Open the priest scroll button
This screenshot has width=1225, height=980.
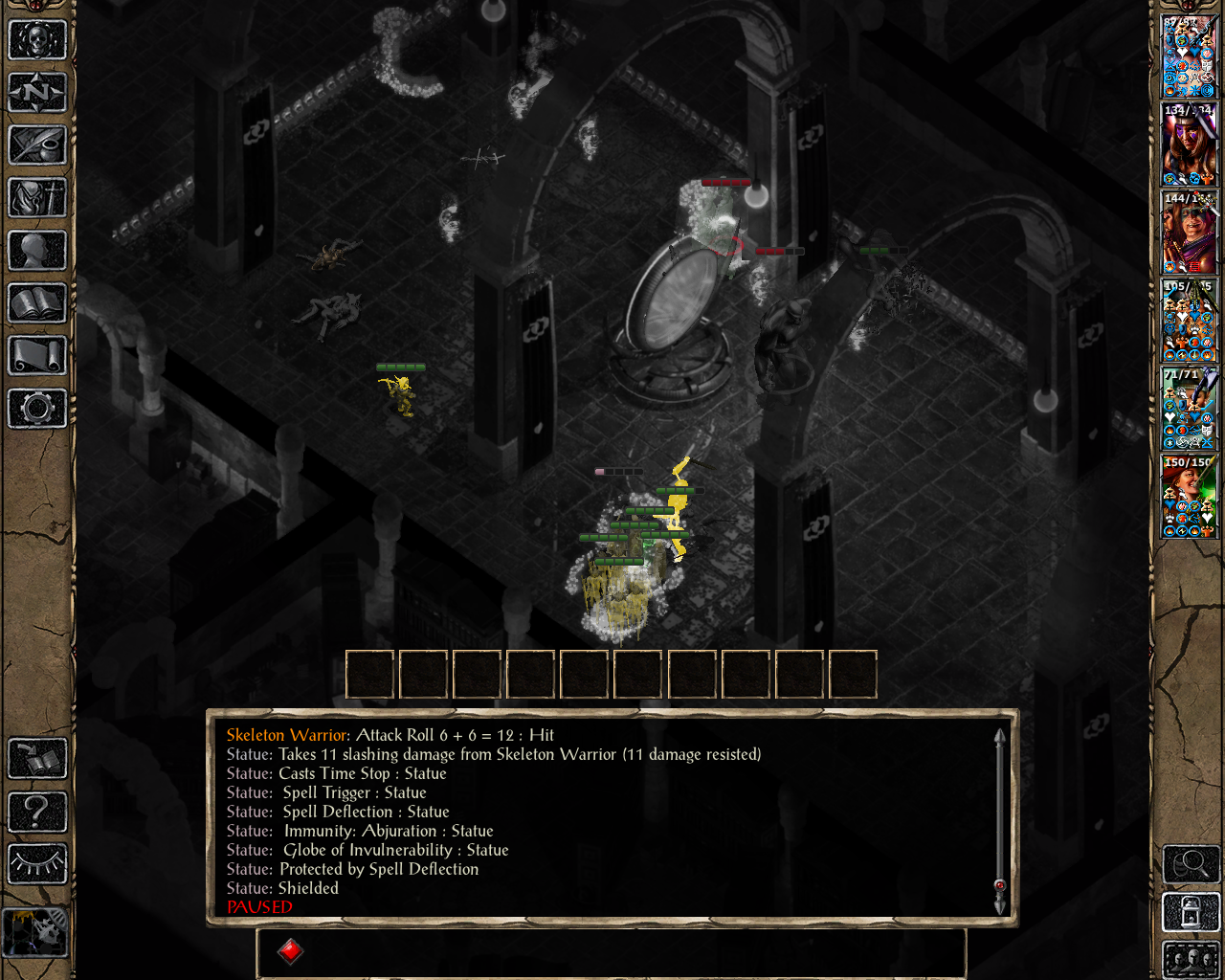point(37,356)
